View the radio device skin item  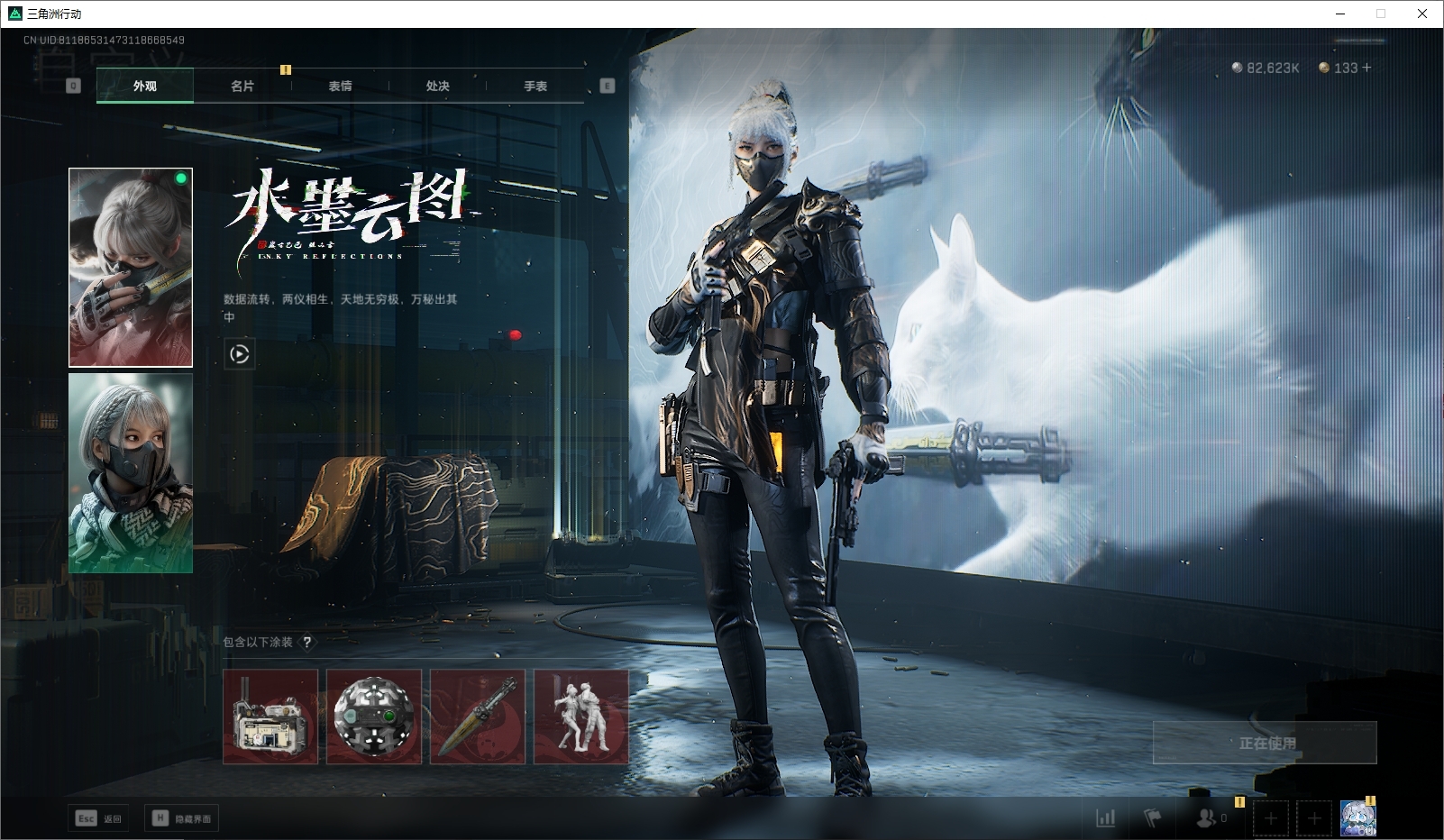(270, 717)
